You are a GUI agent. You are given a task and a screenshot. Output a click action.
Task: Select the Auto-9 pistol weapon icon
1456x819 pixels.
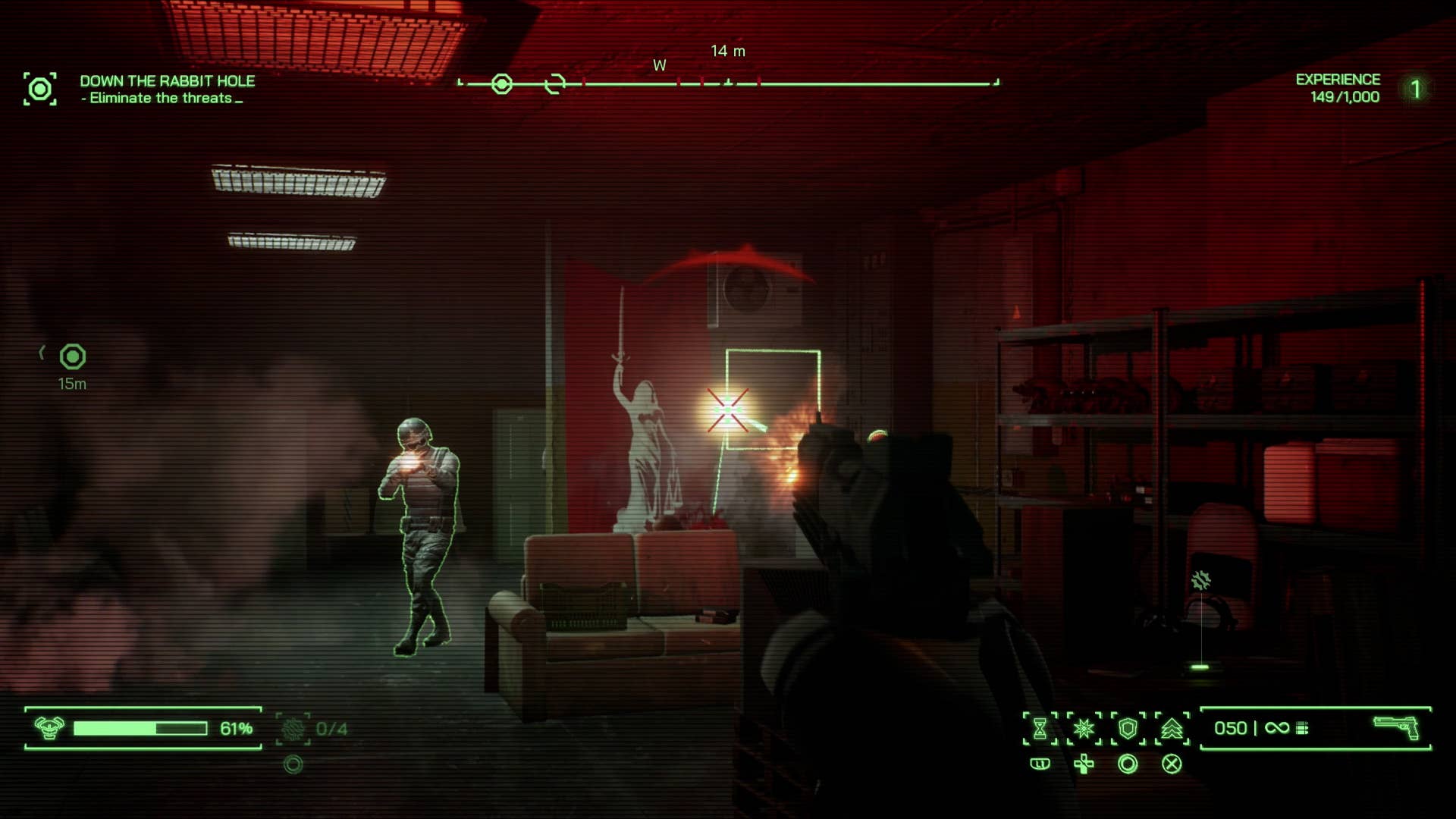point(1396,727)
